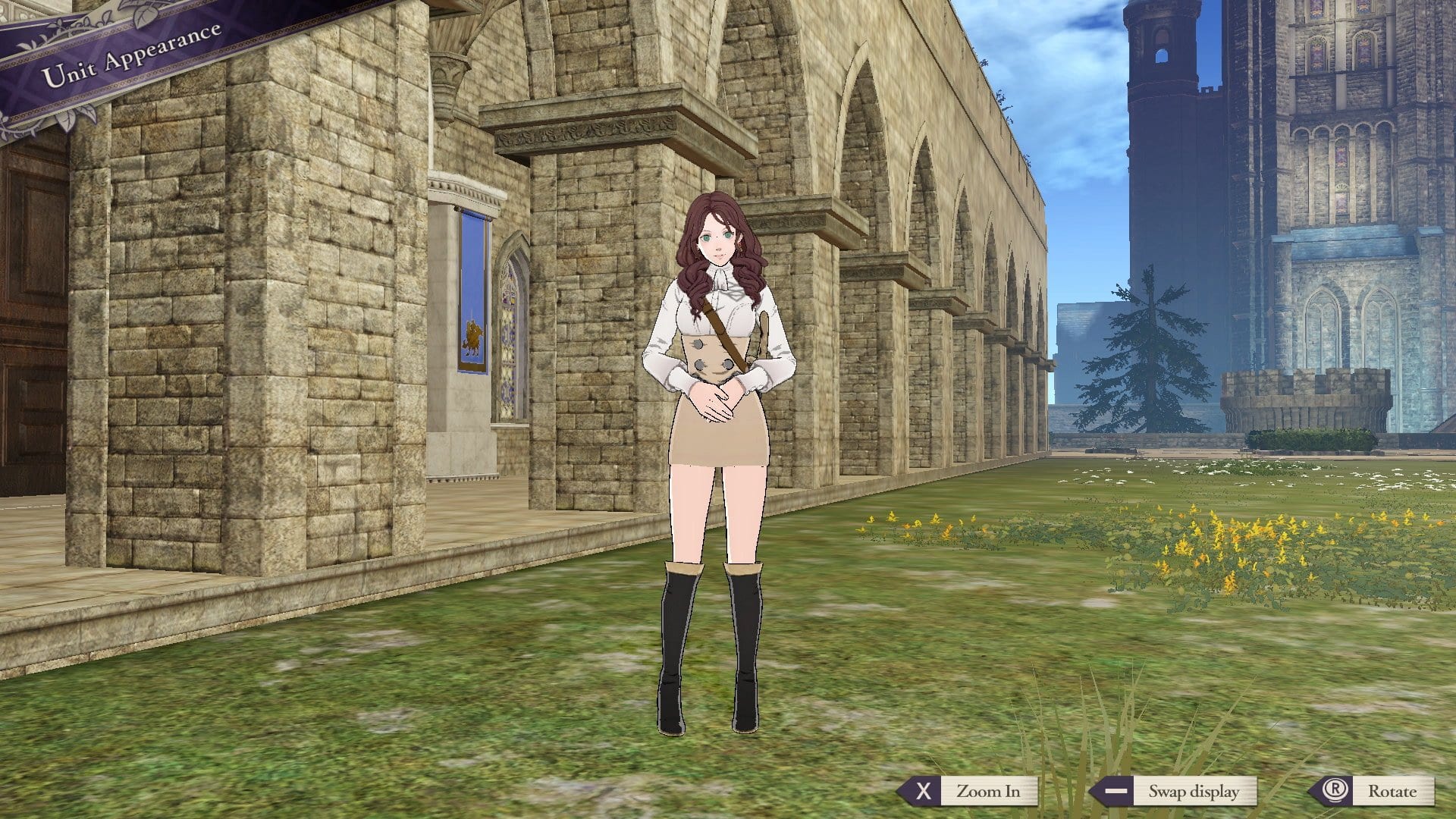Click the X button icon for Zoom In

click(924, 792)
